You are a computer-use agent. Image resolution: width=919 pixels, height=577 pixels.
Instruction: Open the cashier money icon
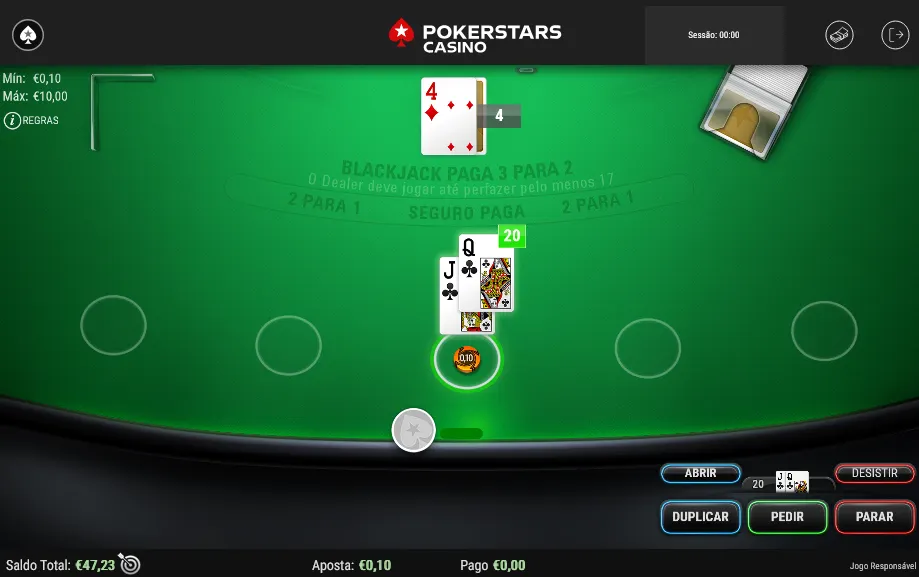coord(839,35)
